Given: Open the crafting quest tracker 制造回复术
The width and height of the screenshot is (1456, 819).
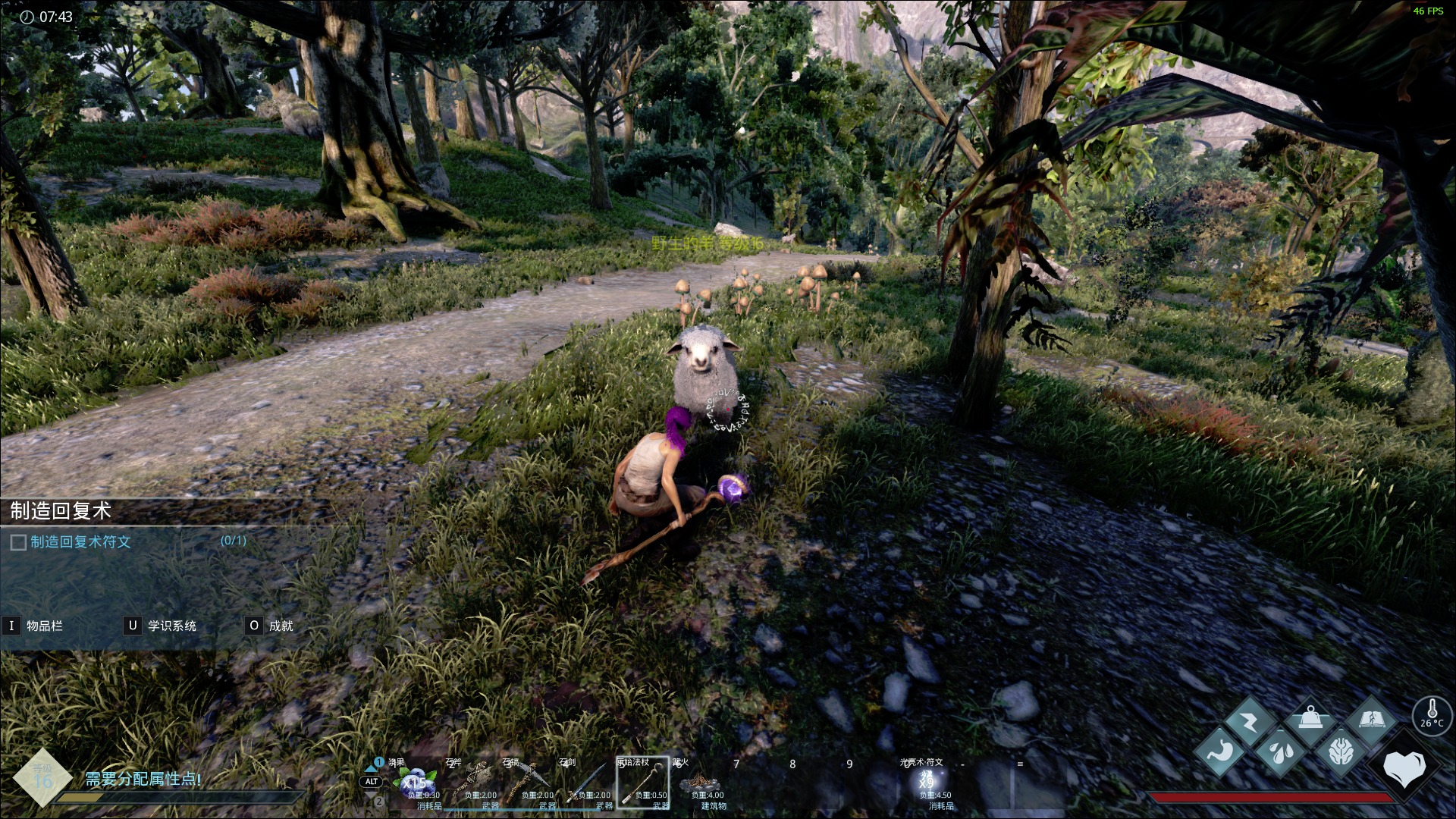Looking at the screenshot, I should pyautogui.click(x=61, y=511).
